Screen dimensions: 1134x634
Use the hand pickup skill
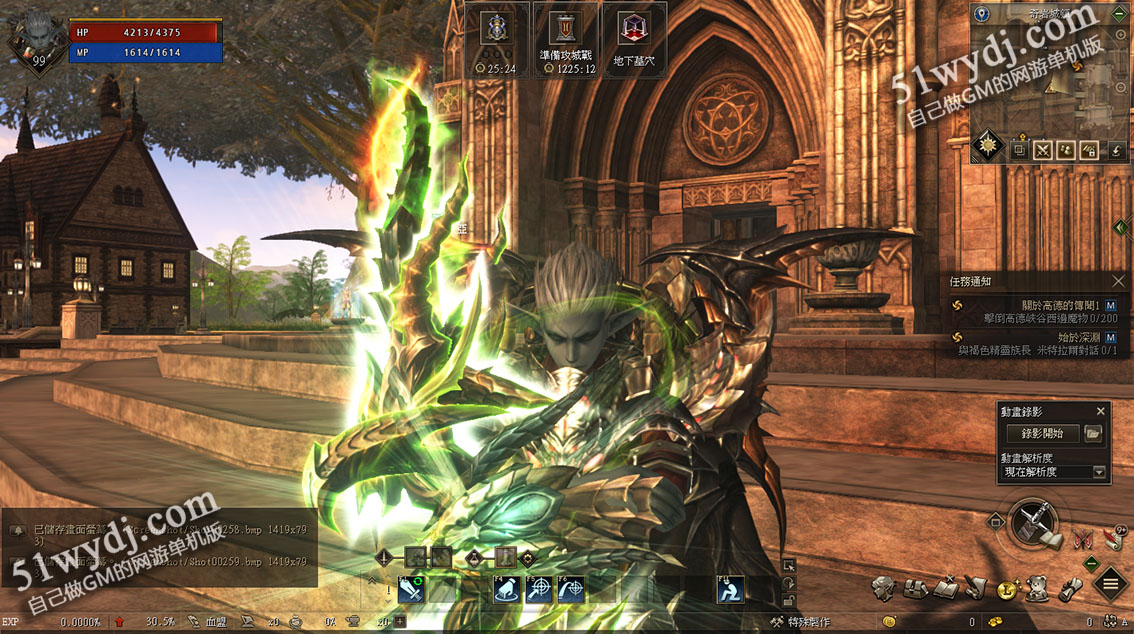click(506, 590)
